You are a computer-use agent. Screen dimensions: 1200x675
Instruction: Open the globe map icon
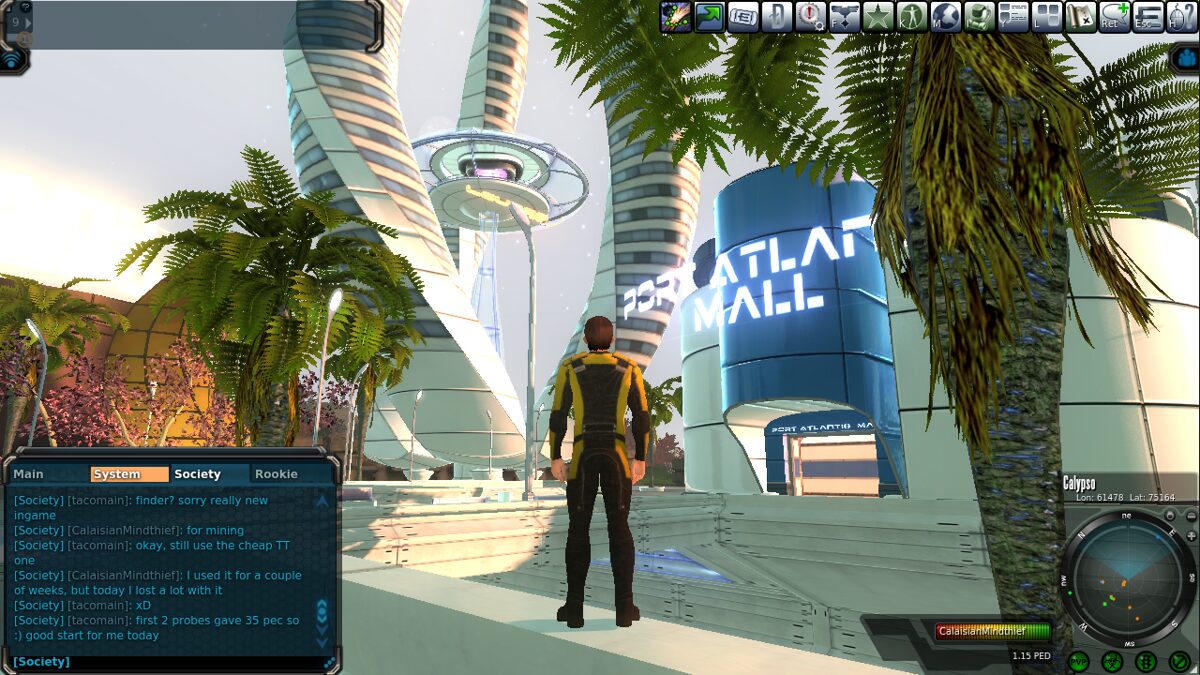point(946,17)
